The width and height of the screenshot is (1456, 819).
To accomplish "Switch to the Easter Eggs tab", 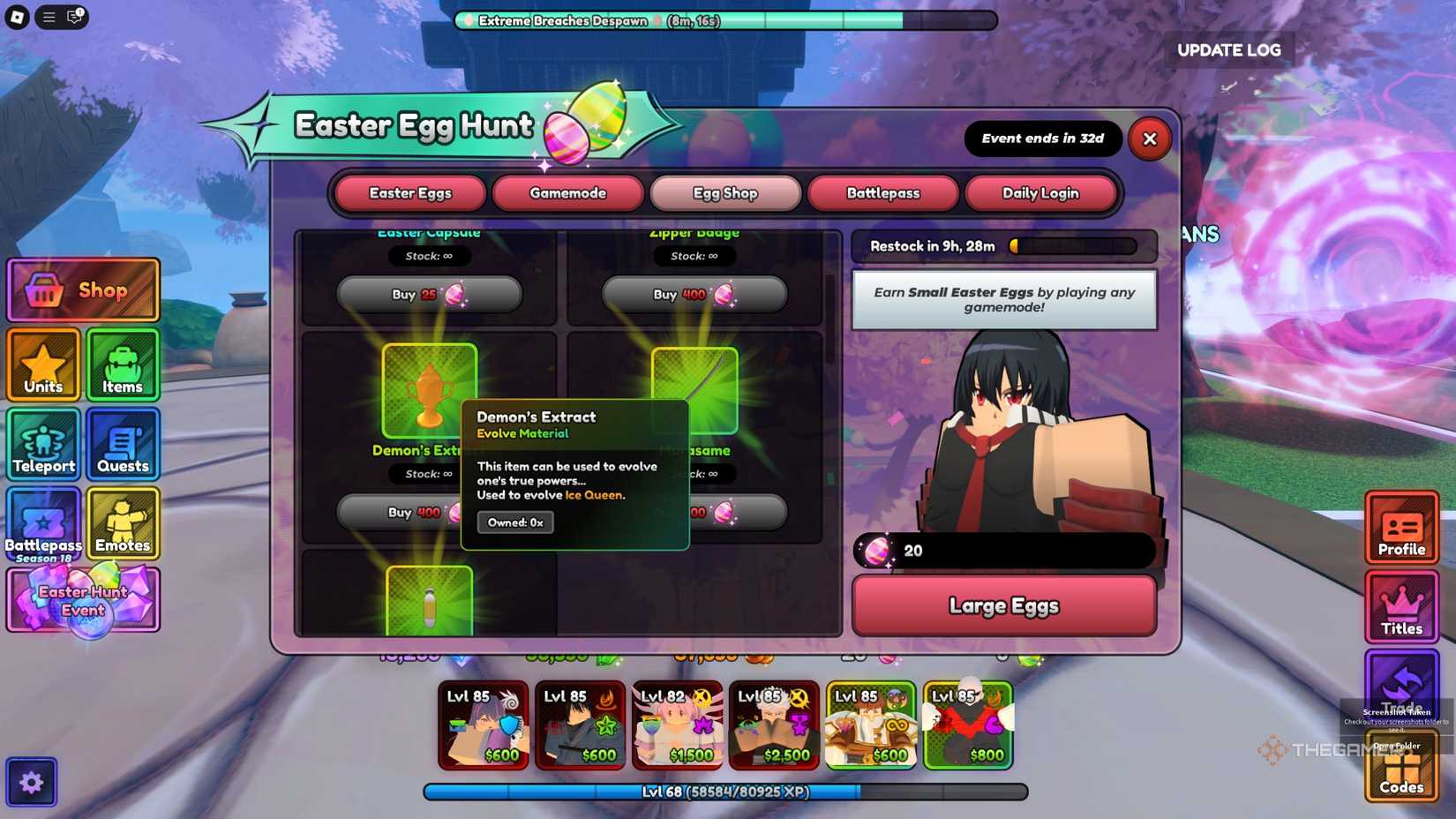I will [x=409, y=192].
